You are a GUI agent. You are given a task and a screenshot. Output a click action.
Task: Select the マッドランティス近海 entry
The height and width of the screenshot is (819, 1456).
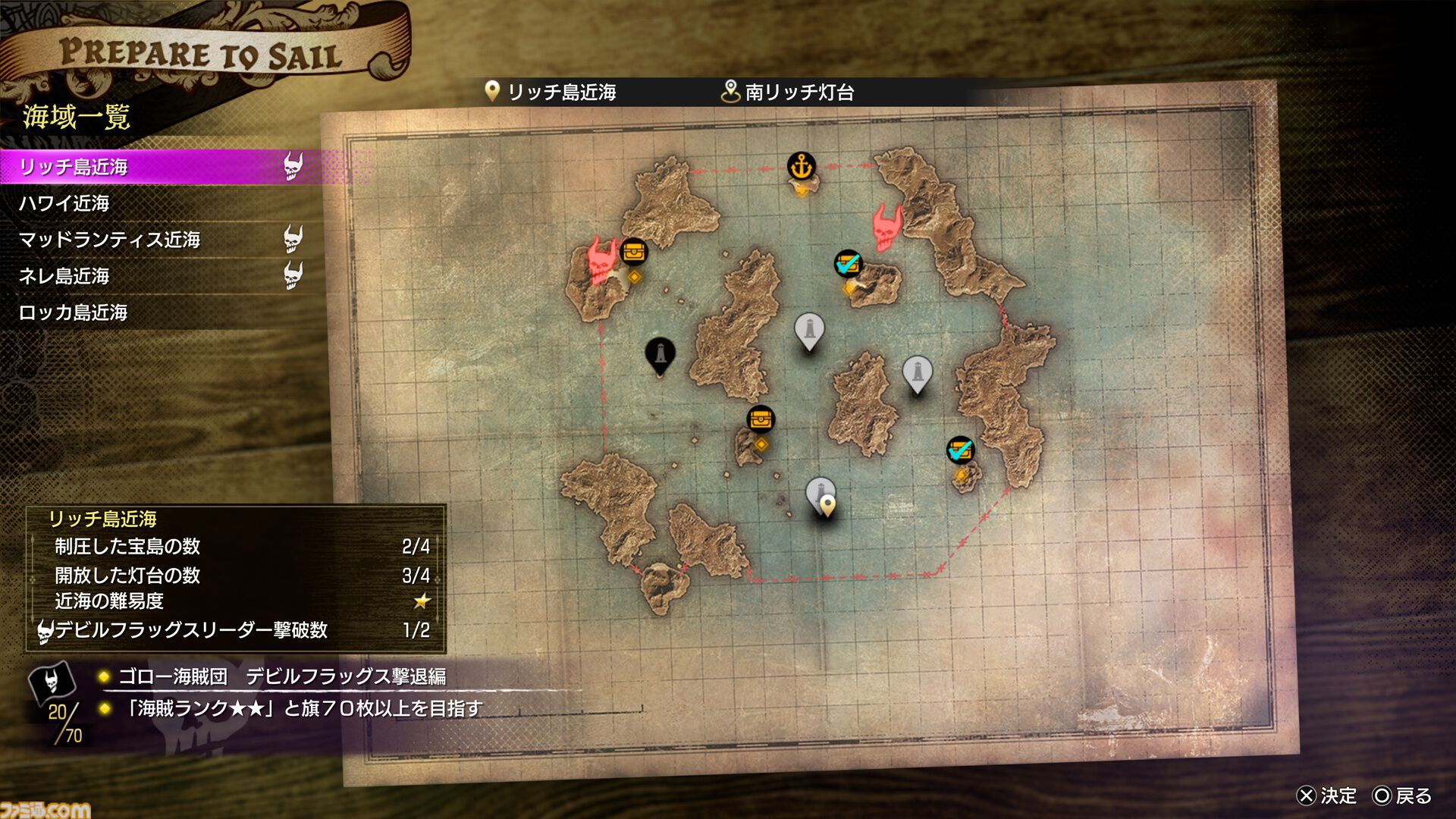pyautogui.click(x=110, y=240)
